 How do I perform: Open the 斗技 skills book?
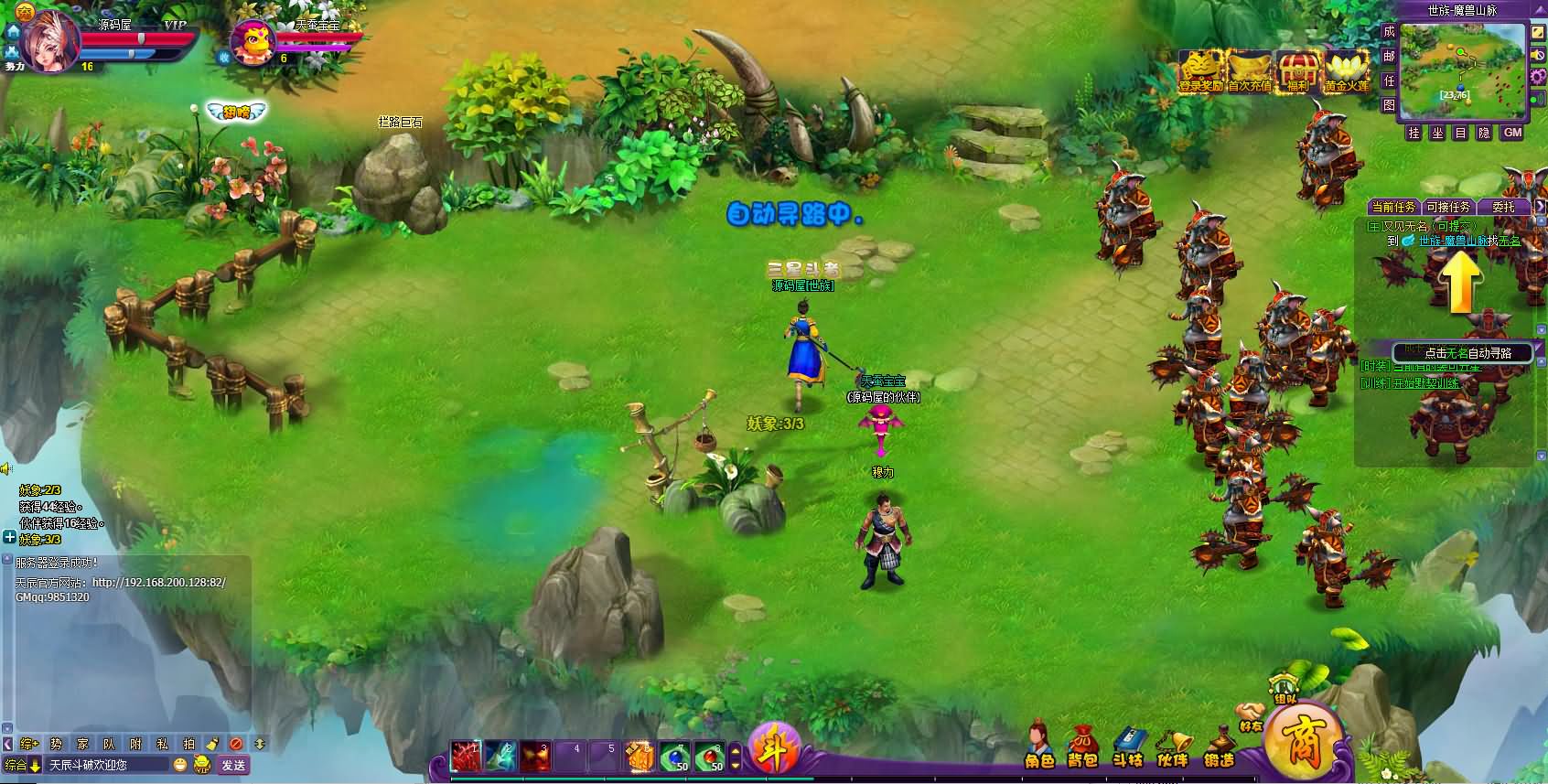pyautogui.click(x=1128, y=746)
